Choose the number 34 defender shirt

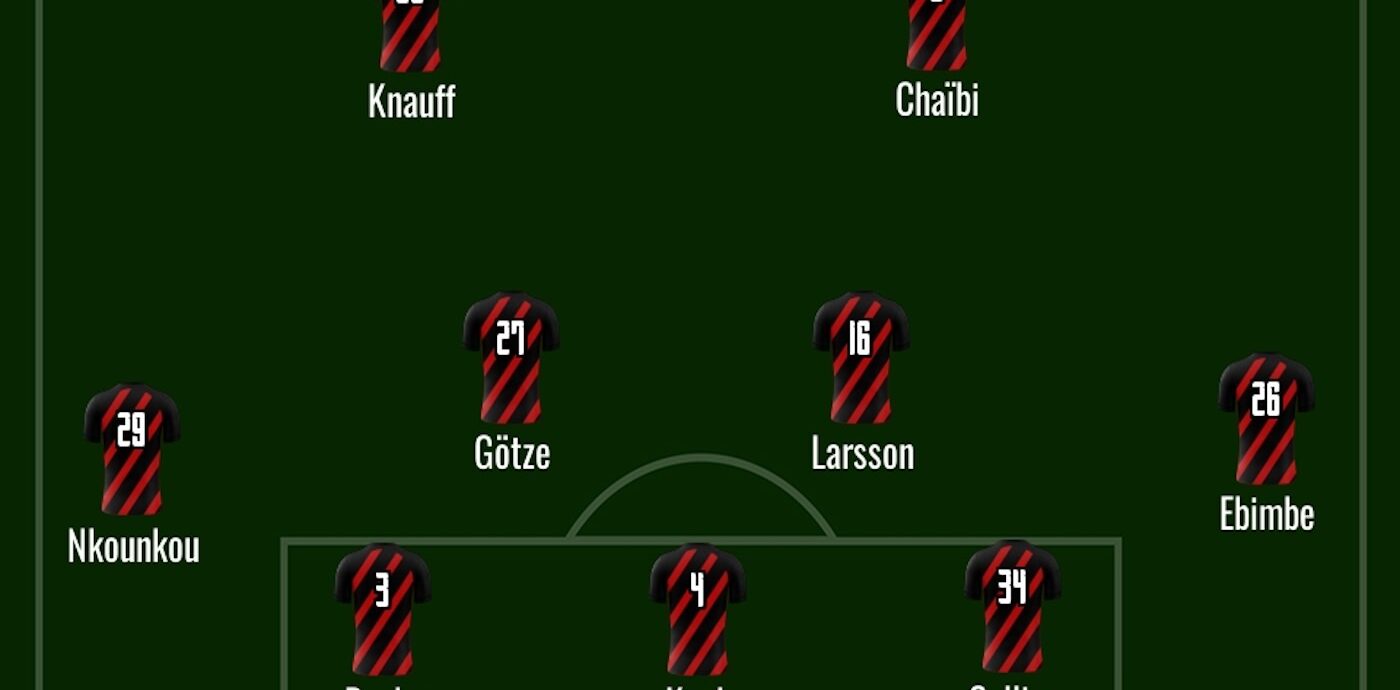[x=1012, y=605]
